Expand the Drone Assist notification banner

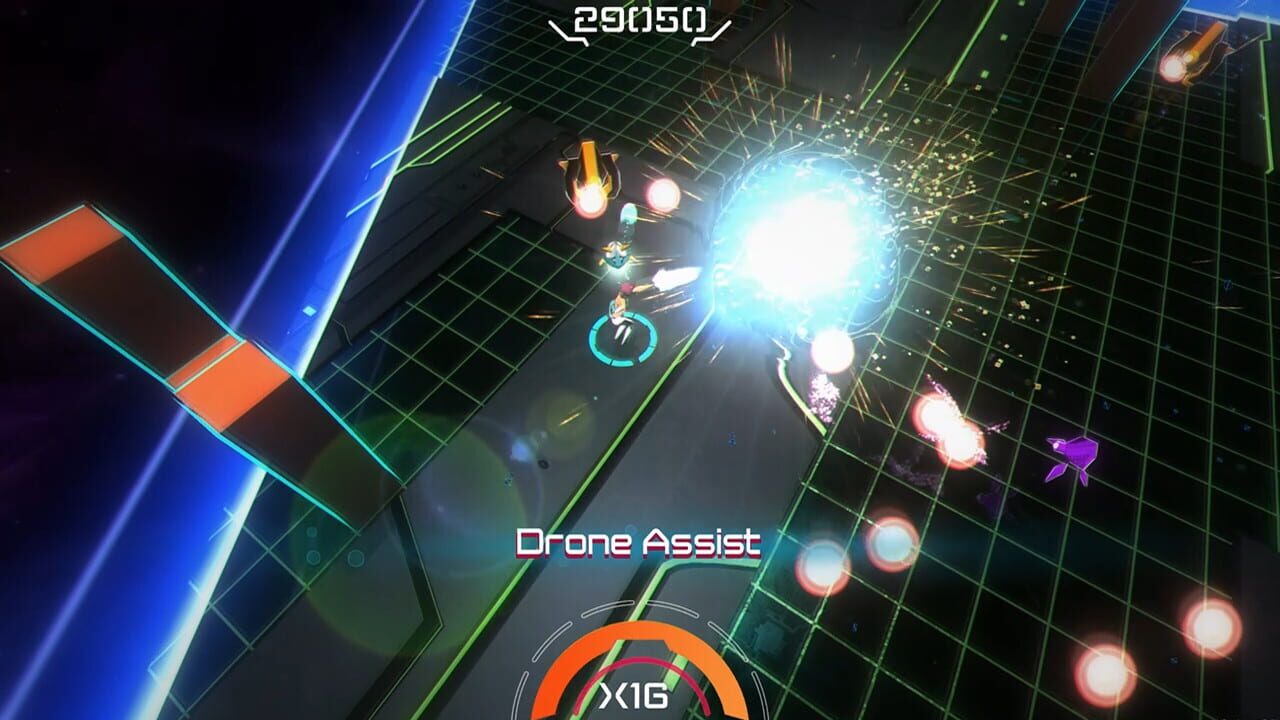[x=639, y=543]
